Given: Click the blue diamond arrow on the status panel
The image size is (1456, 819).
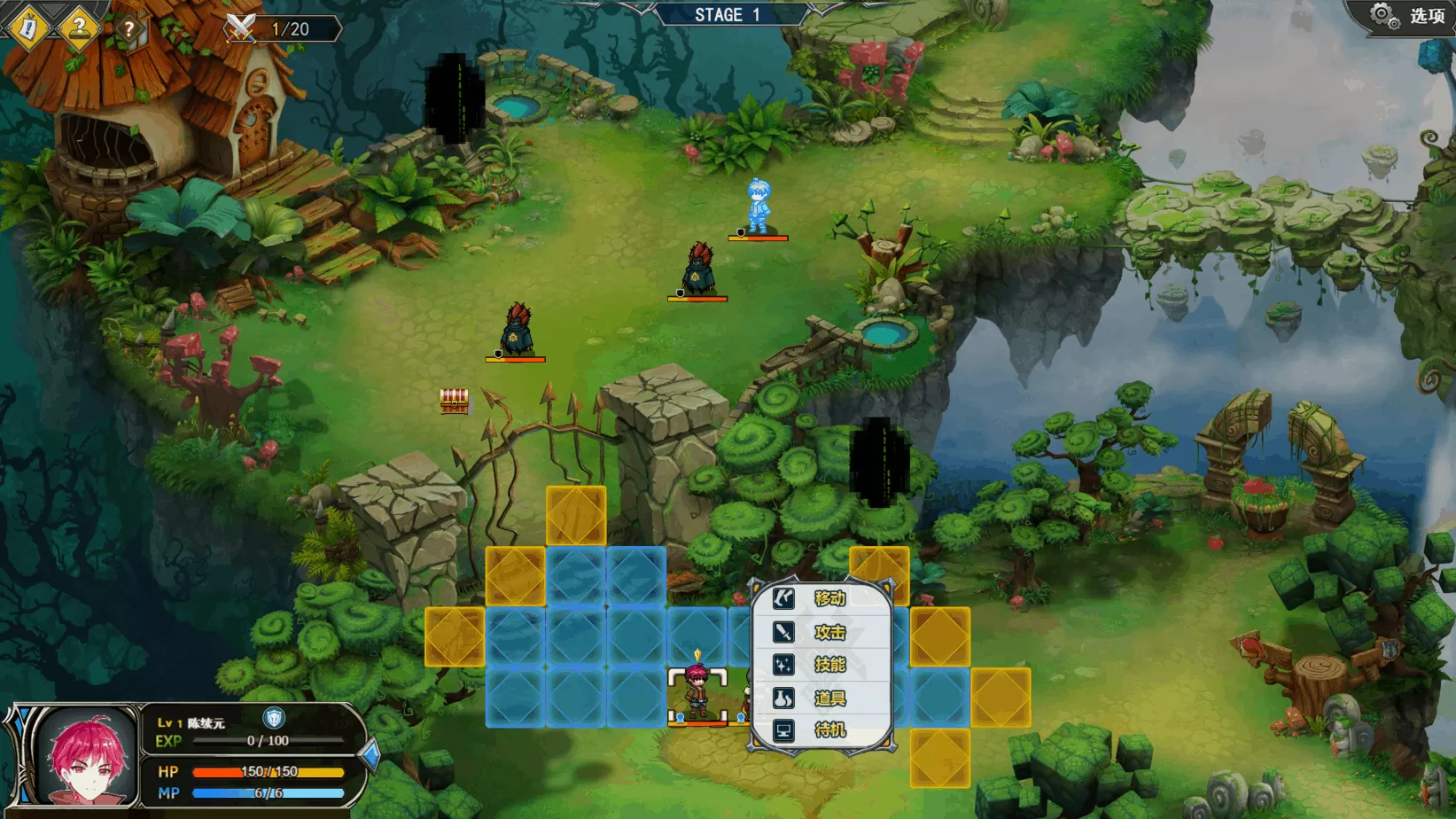Looking at the screenshot, I should click(370, 755).
